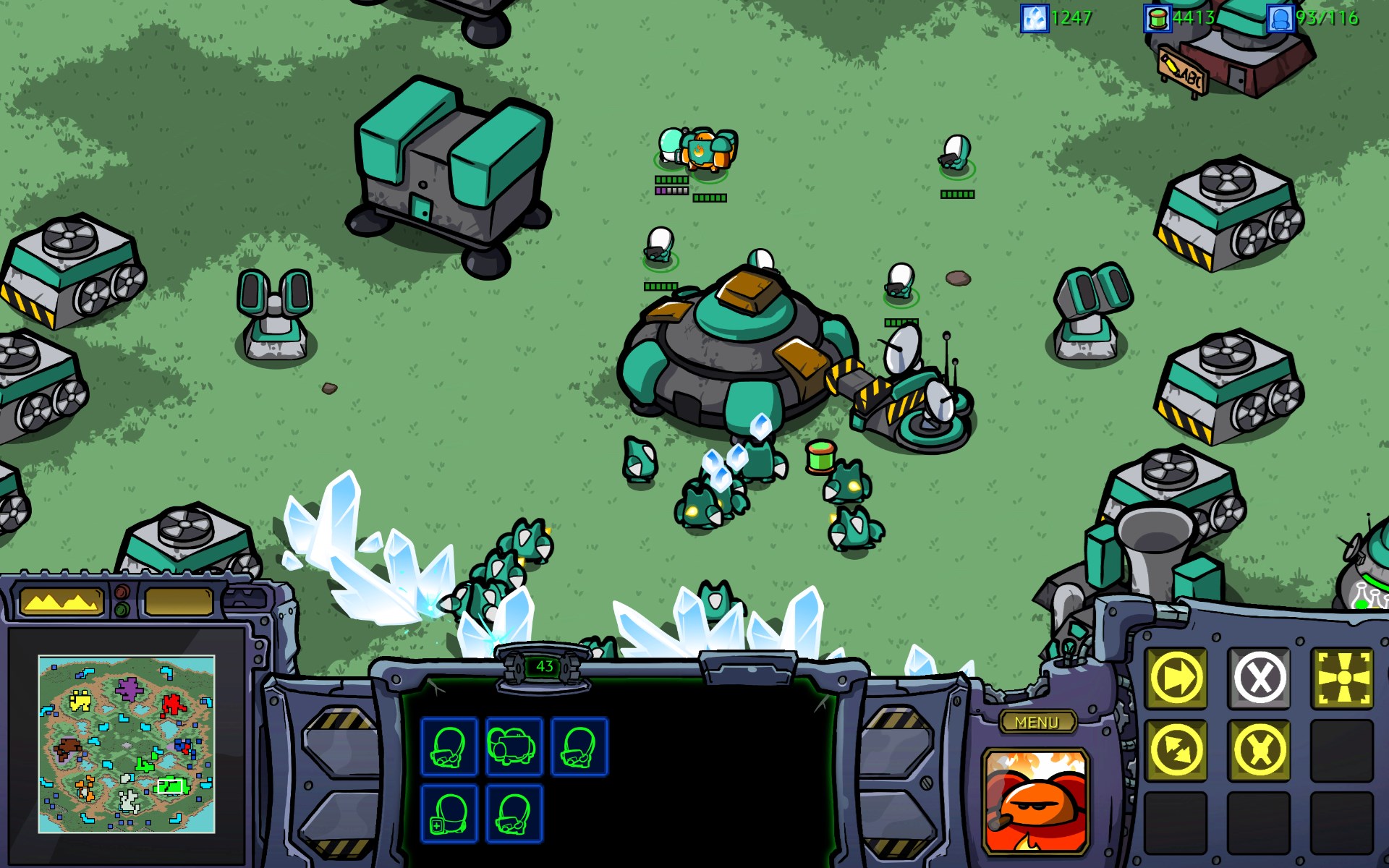This screenshot has height=868, width=1389.
Task: Activate the Move command
Action: (x=1177, y=678)
